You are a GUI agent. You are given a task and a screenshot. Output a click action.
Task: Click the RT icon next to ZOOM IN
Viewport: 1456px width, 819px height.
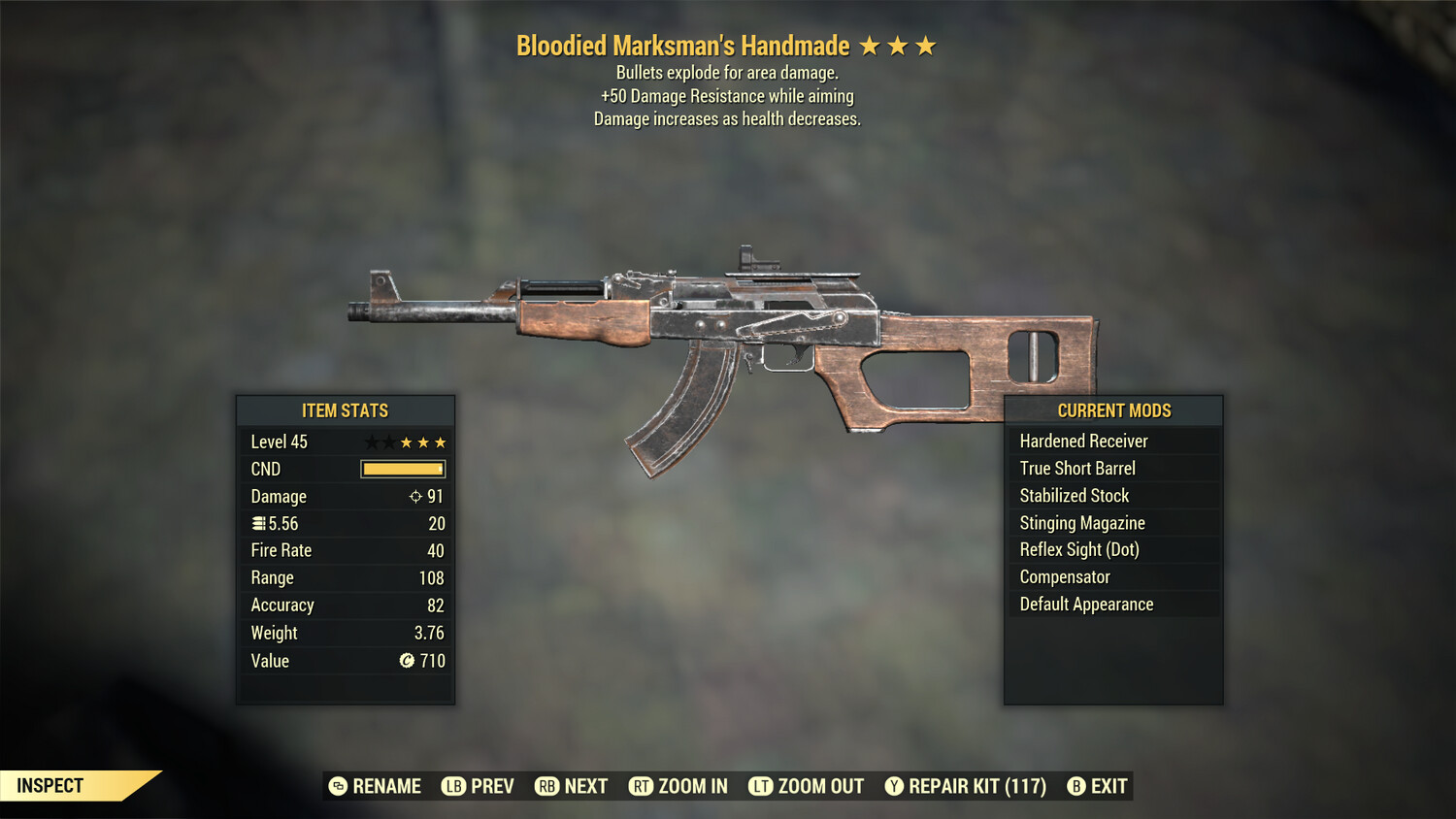pyautogui.click(x=641, y=786)
